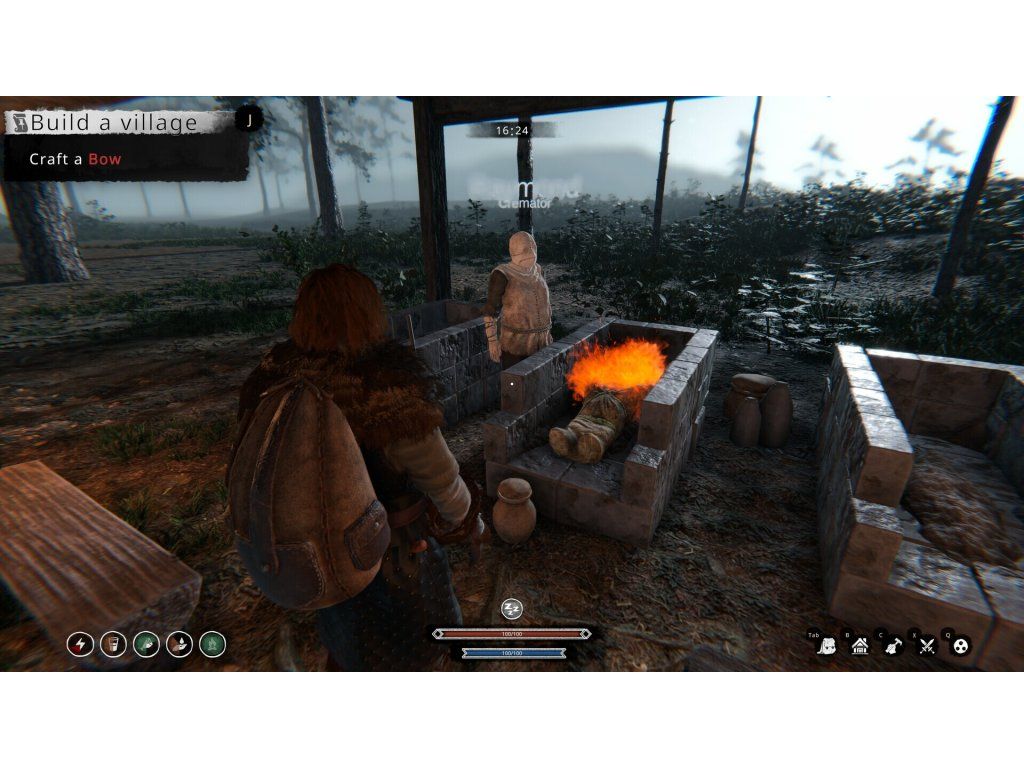Open the three-dot radial wheel icon
The image size is (1024, 768).
point(960,646)
